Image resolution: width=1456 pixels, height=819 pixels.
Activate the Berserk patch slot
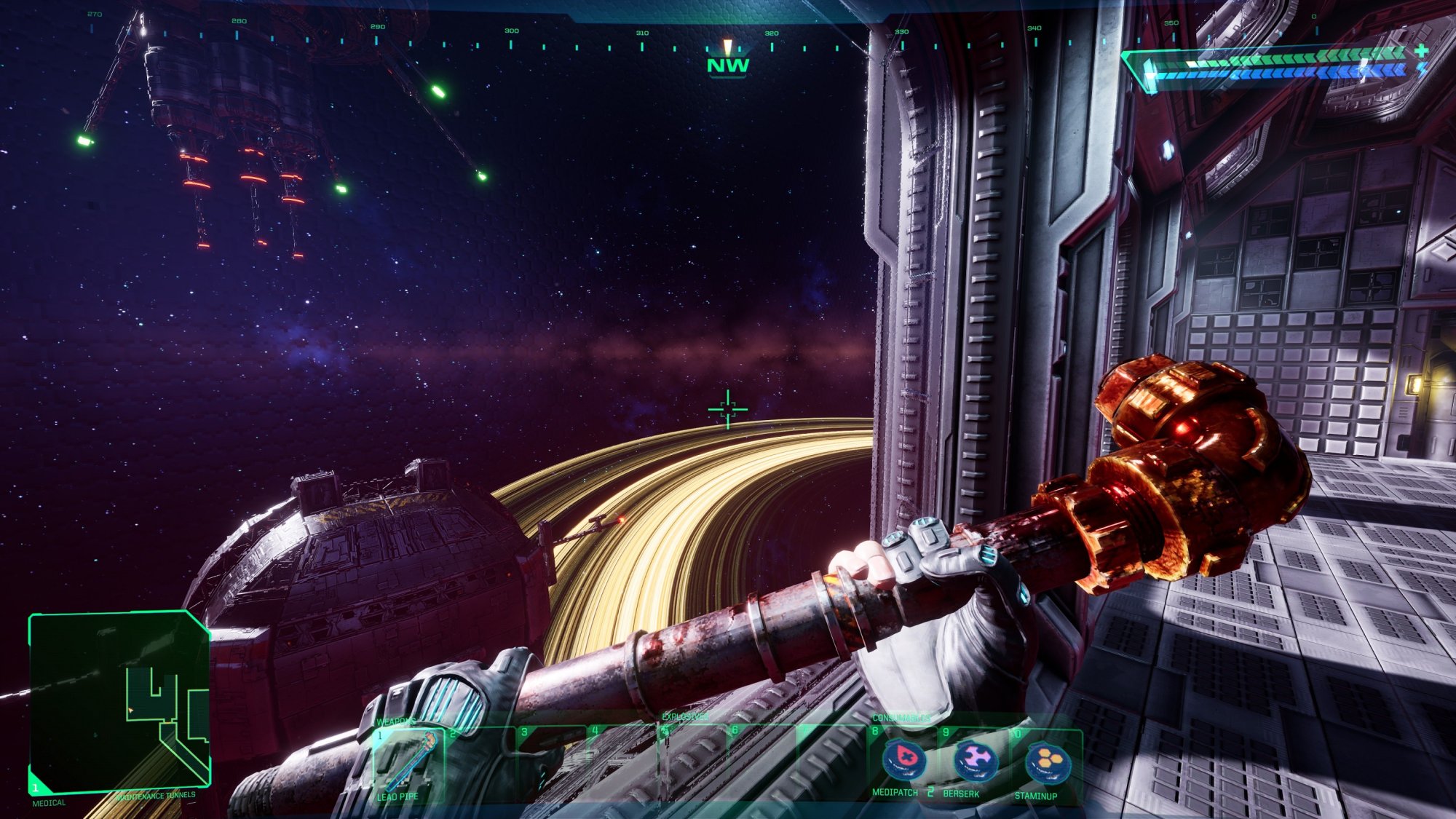coord(975,761)
